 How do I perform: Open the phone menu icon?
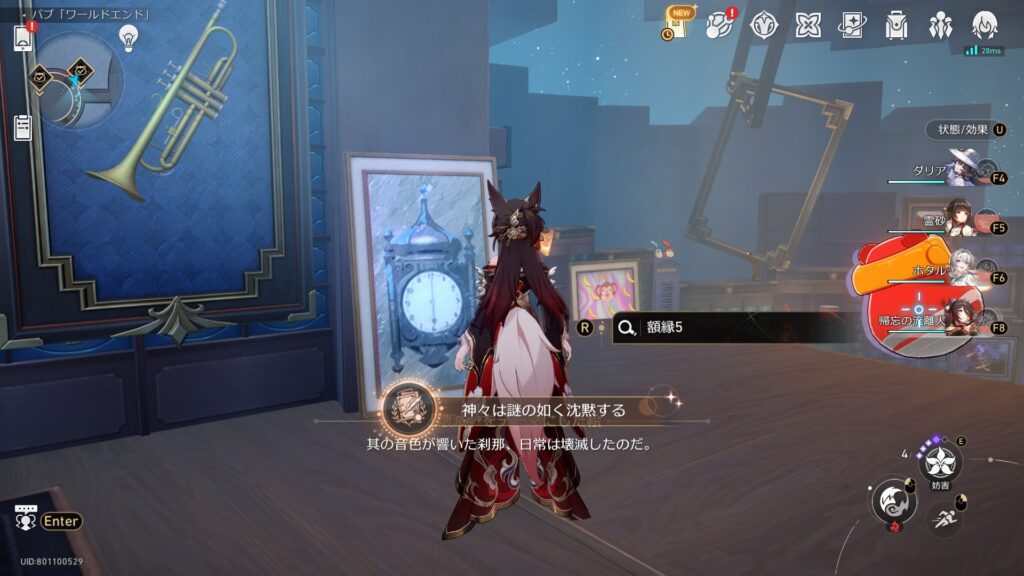[x=24, y=38]
